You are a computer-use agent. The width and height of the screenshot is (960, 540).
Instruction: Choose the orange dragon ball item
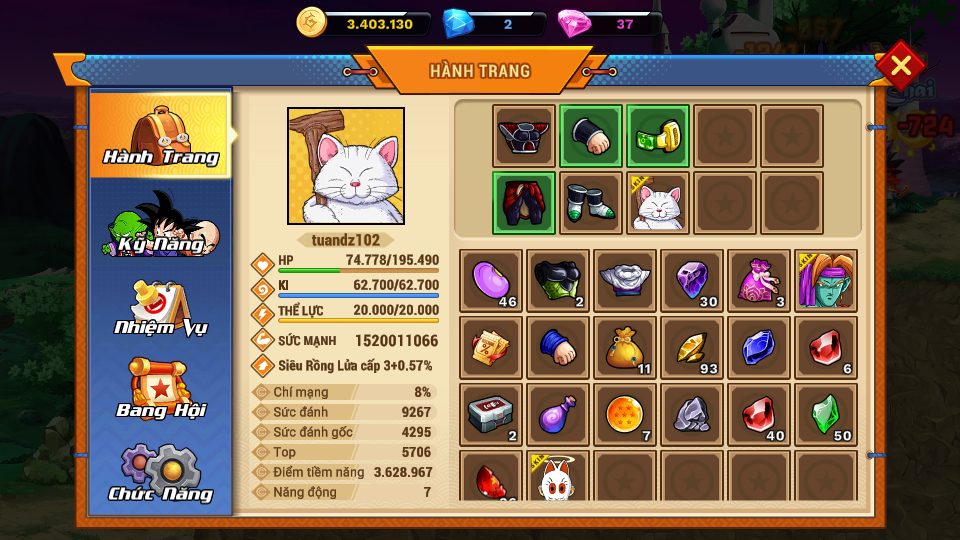pos(625,414)
